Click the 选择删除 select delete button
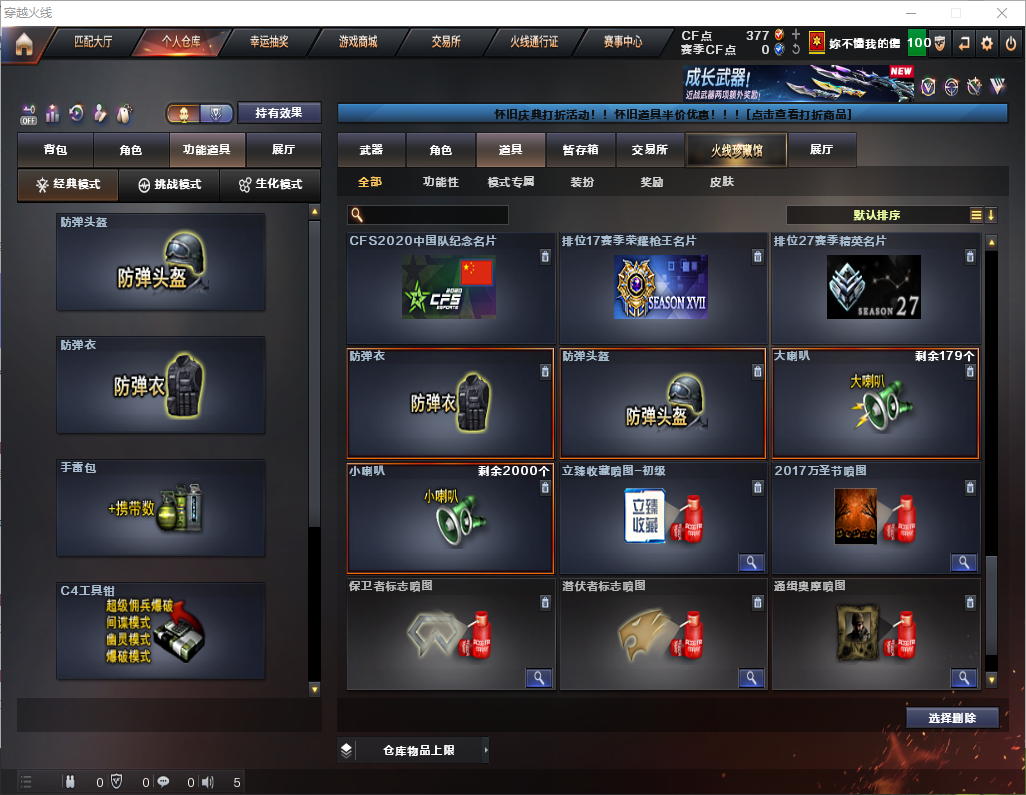The width and height of the screenshot is (1026, 795). click(952, 718)
